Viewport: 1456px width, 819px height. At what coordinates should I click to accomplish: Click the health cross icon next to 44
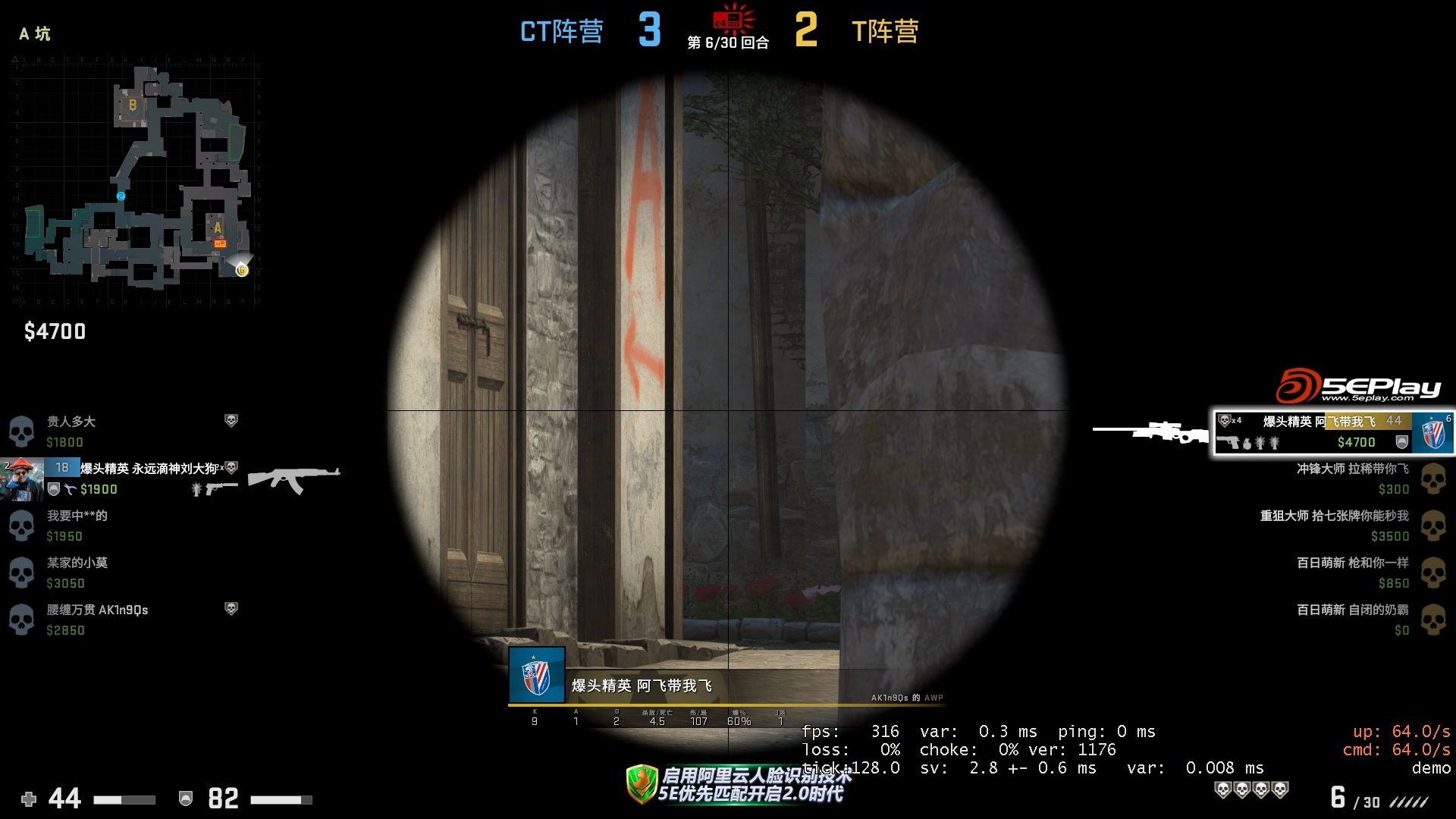click(28, 799)
